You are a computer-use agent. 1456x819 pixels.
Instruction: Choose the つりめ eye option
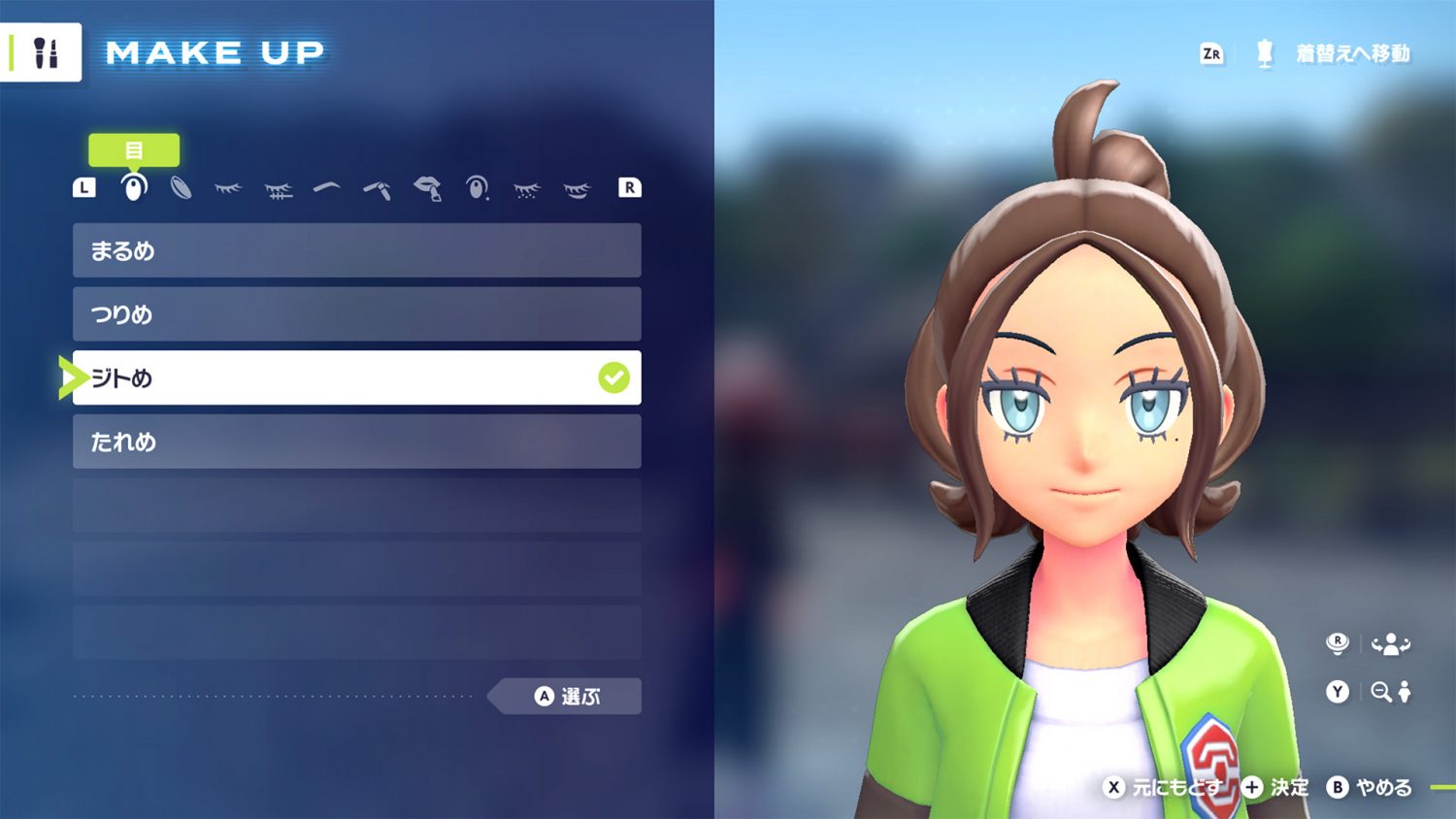click(x=356, y=314)
